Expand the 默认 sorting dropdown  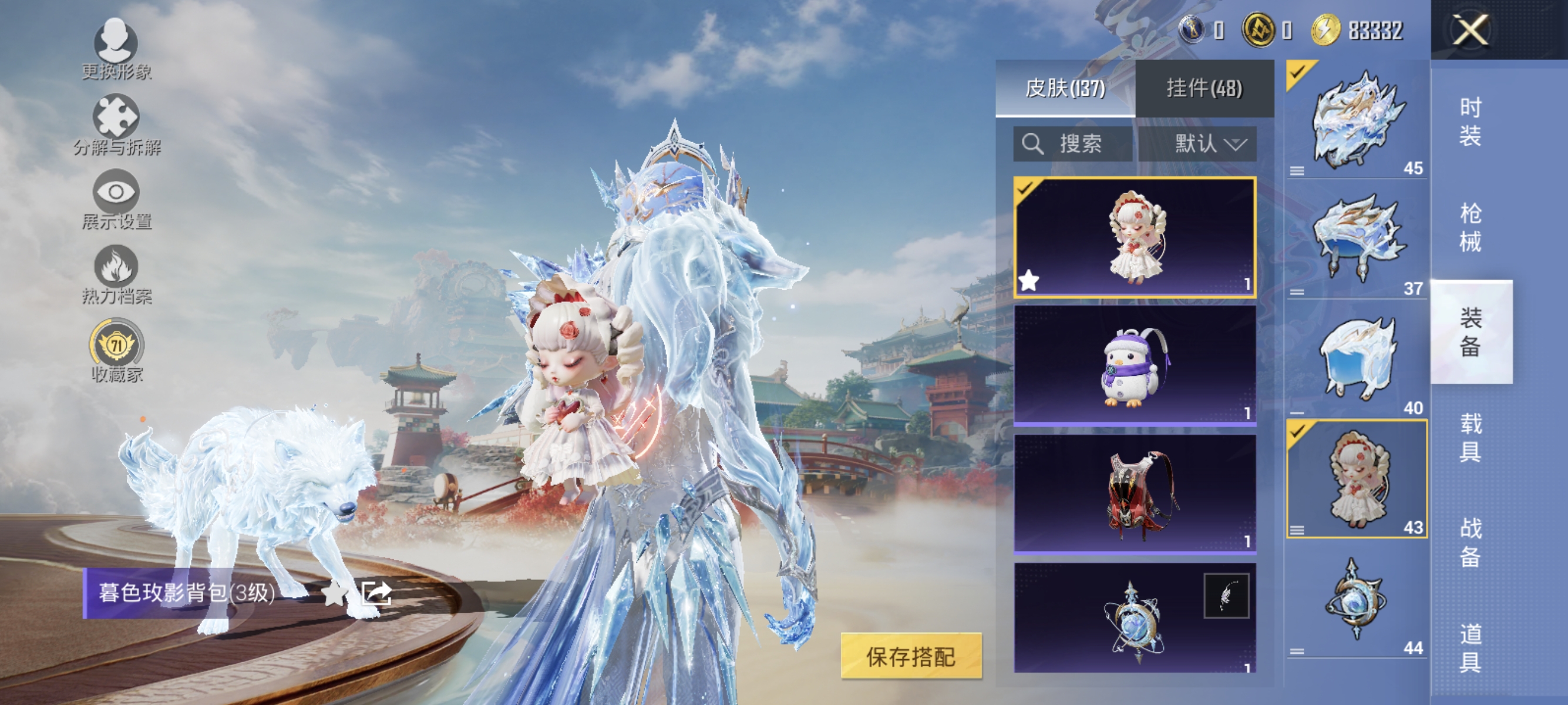coord(1202,145)
